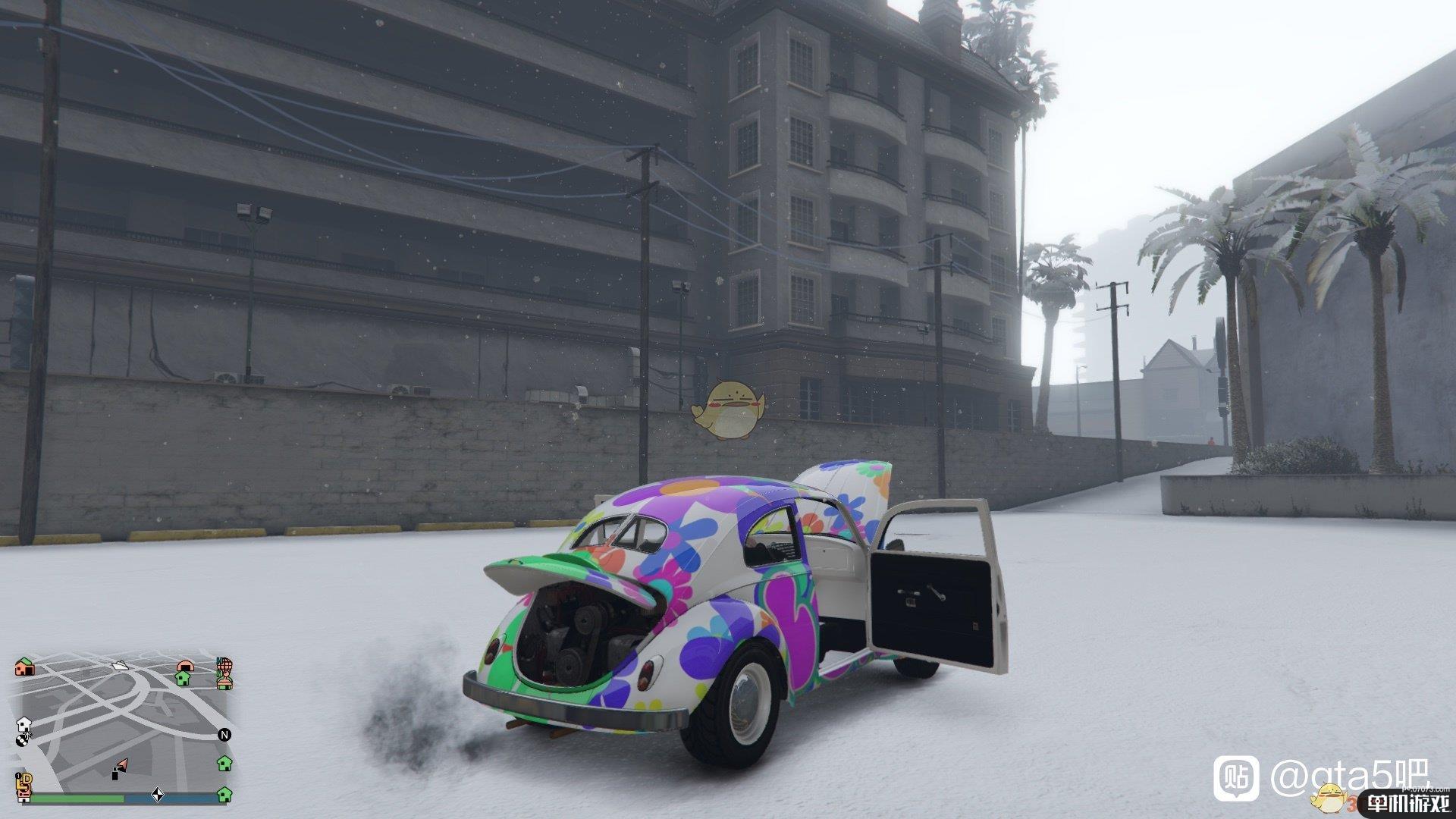
Task: Click the orange safehouse blip top-left of minimap
Action: [24, 667]
